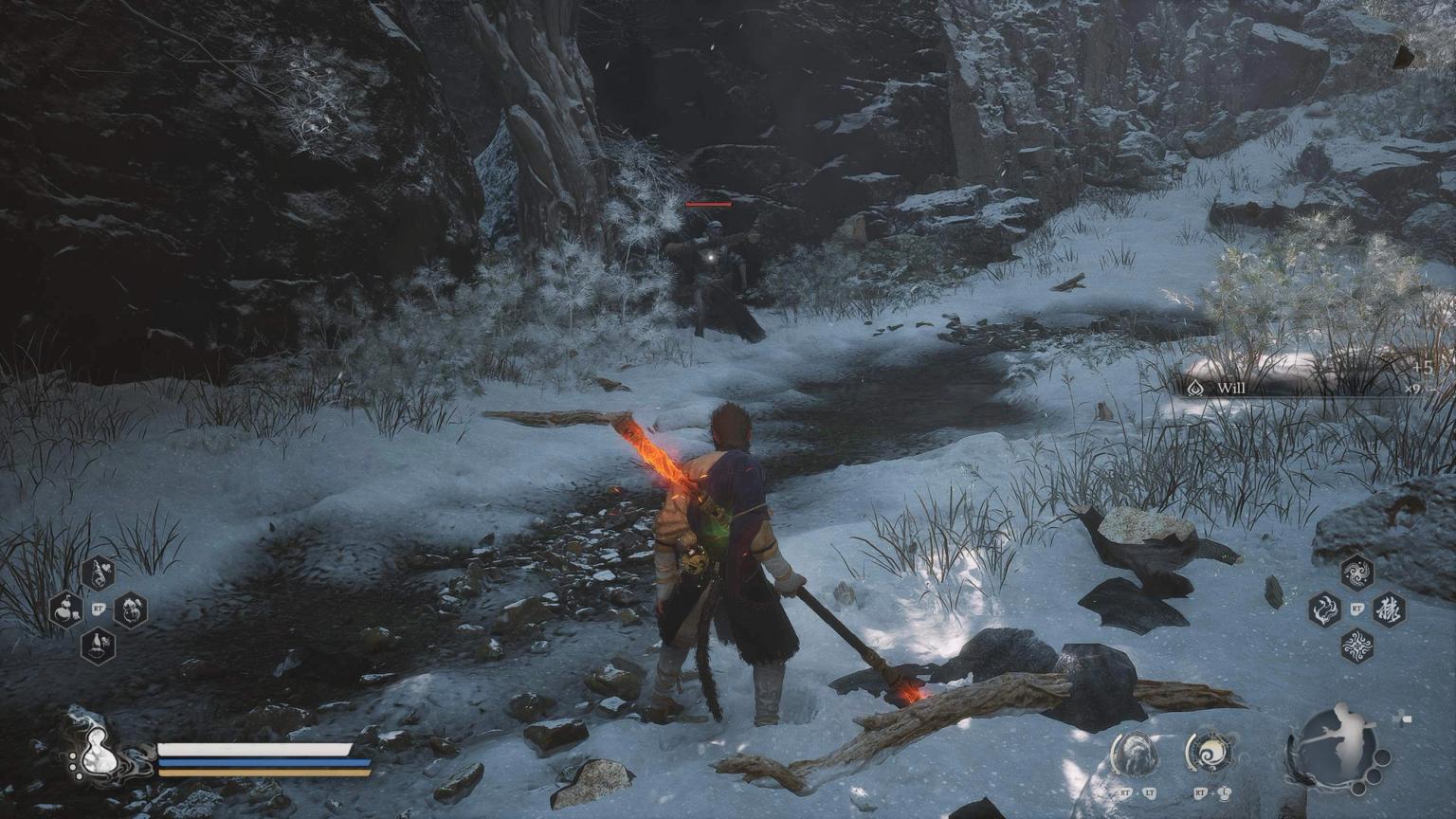Select the swirling wind spell at the spell wheel's bottom
The image size is (1456, 819).
[1357, 646]
